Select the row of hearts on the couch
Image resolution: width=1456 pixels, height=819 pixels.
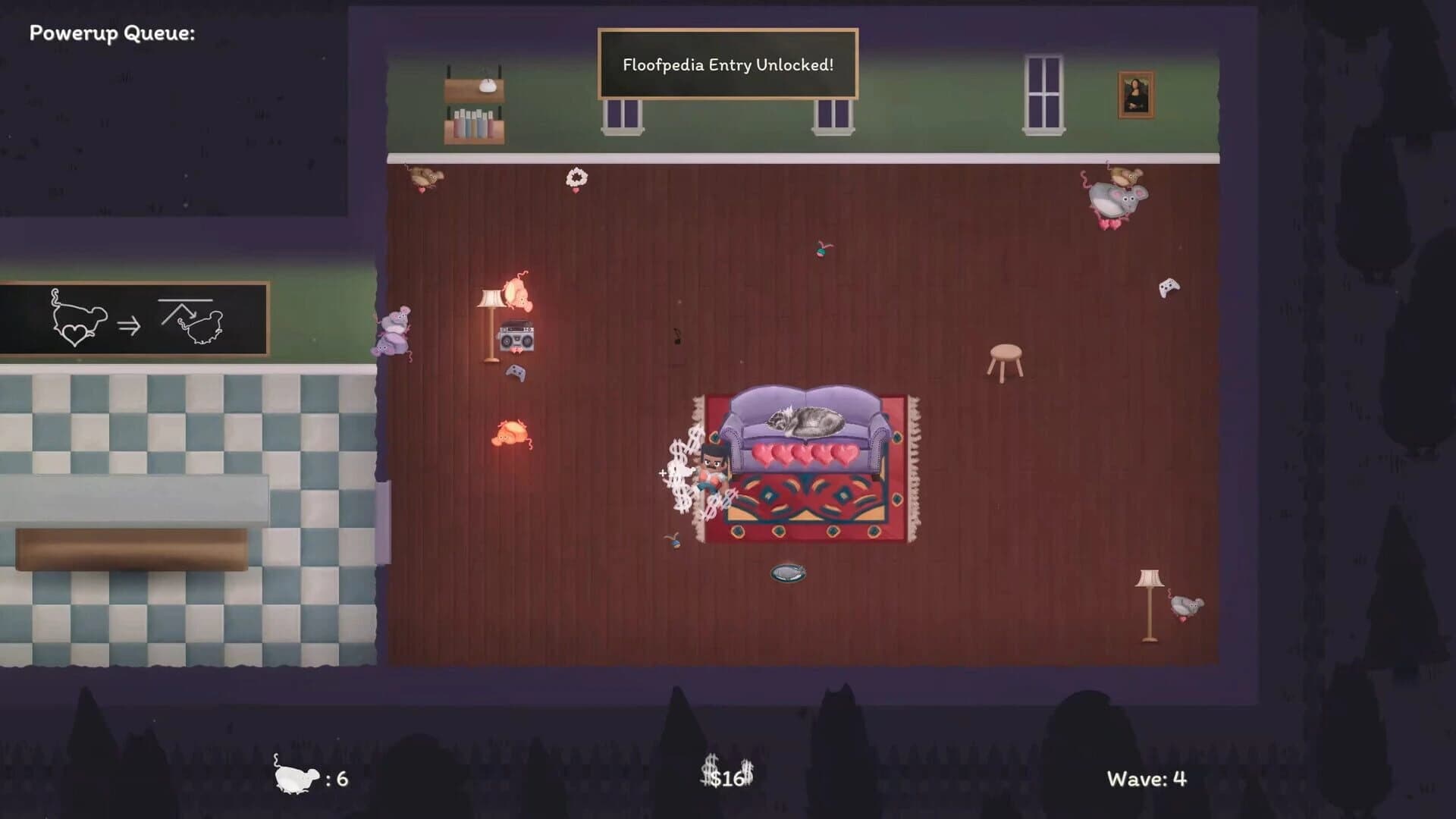(802, 453)
